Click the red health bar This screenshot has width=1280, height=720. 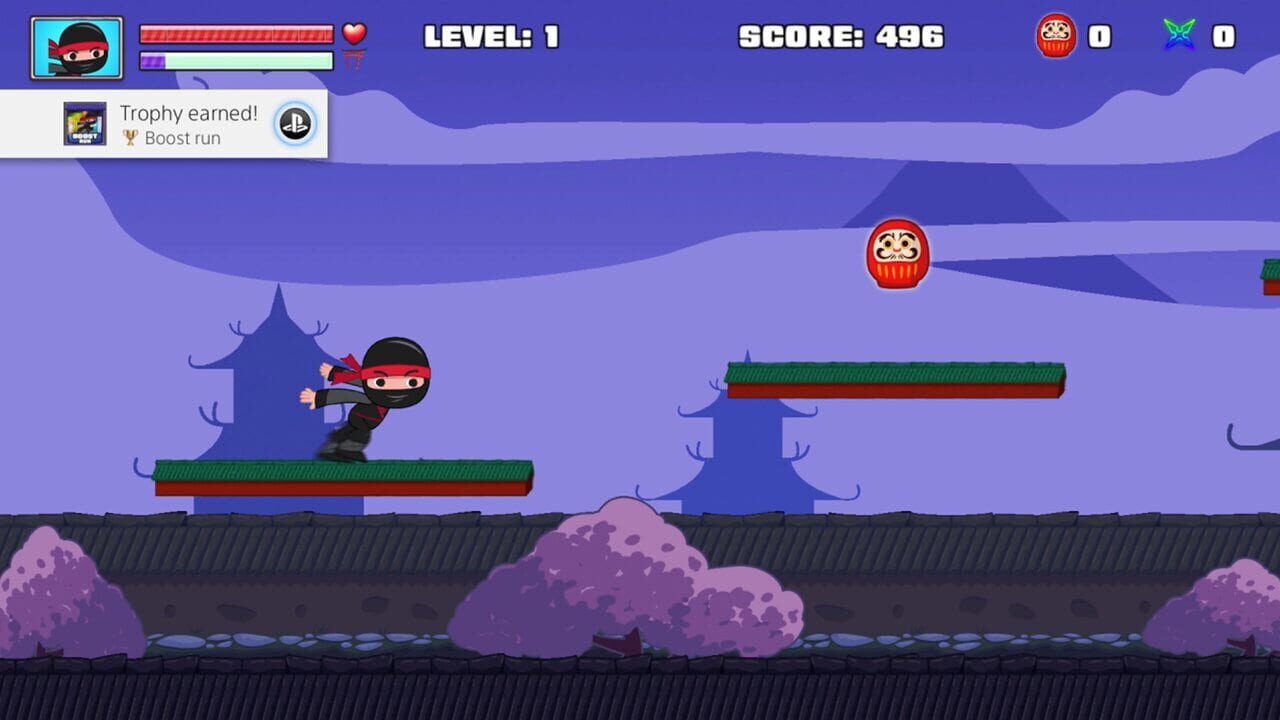pyautogui.click(x=235, y=33)
